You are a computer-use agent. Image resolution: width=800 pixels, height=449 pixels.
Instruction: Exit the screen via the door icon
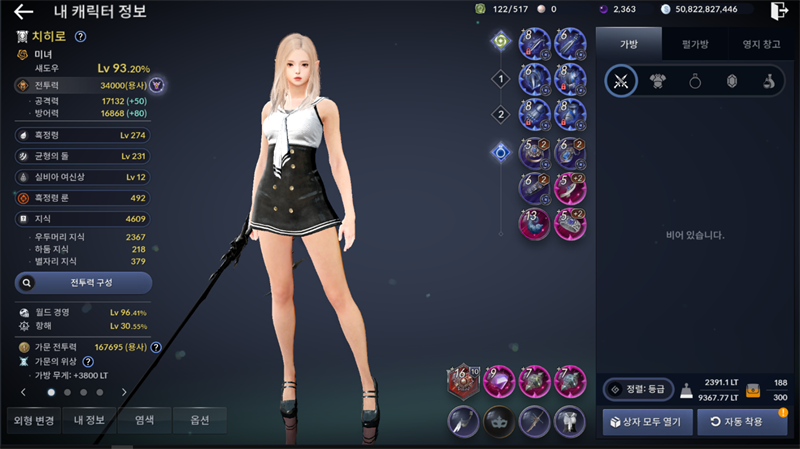[x=779, y=11]
